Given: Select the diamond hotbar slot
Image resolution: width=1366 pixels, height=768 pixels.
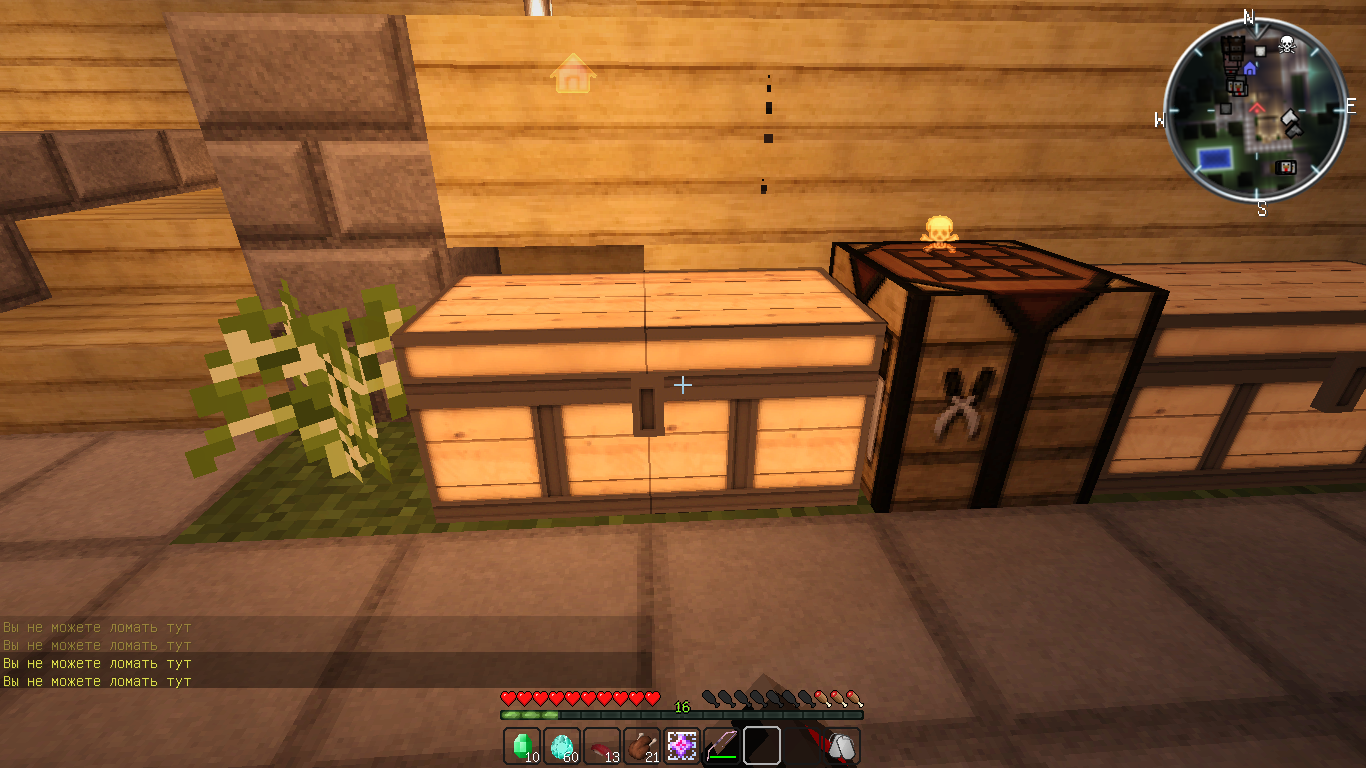Looking at the screenshot, I should pyautogui.click(x=561, y=746).
